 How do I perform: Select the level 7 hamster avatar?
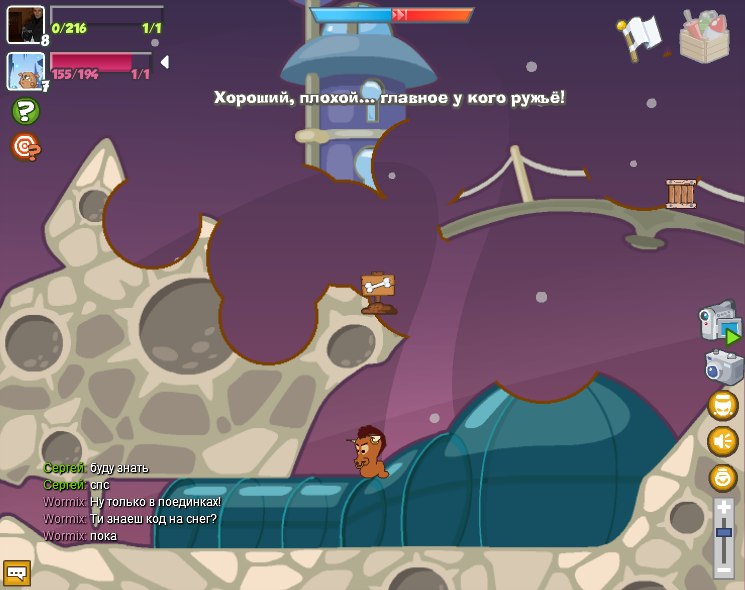[x=25, y=71]
